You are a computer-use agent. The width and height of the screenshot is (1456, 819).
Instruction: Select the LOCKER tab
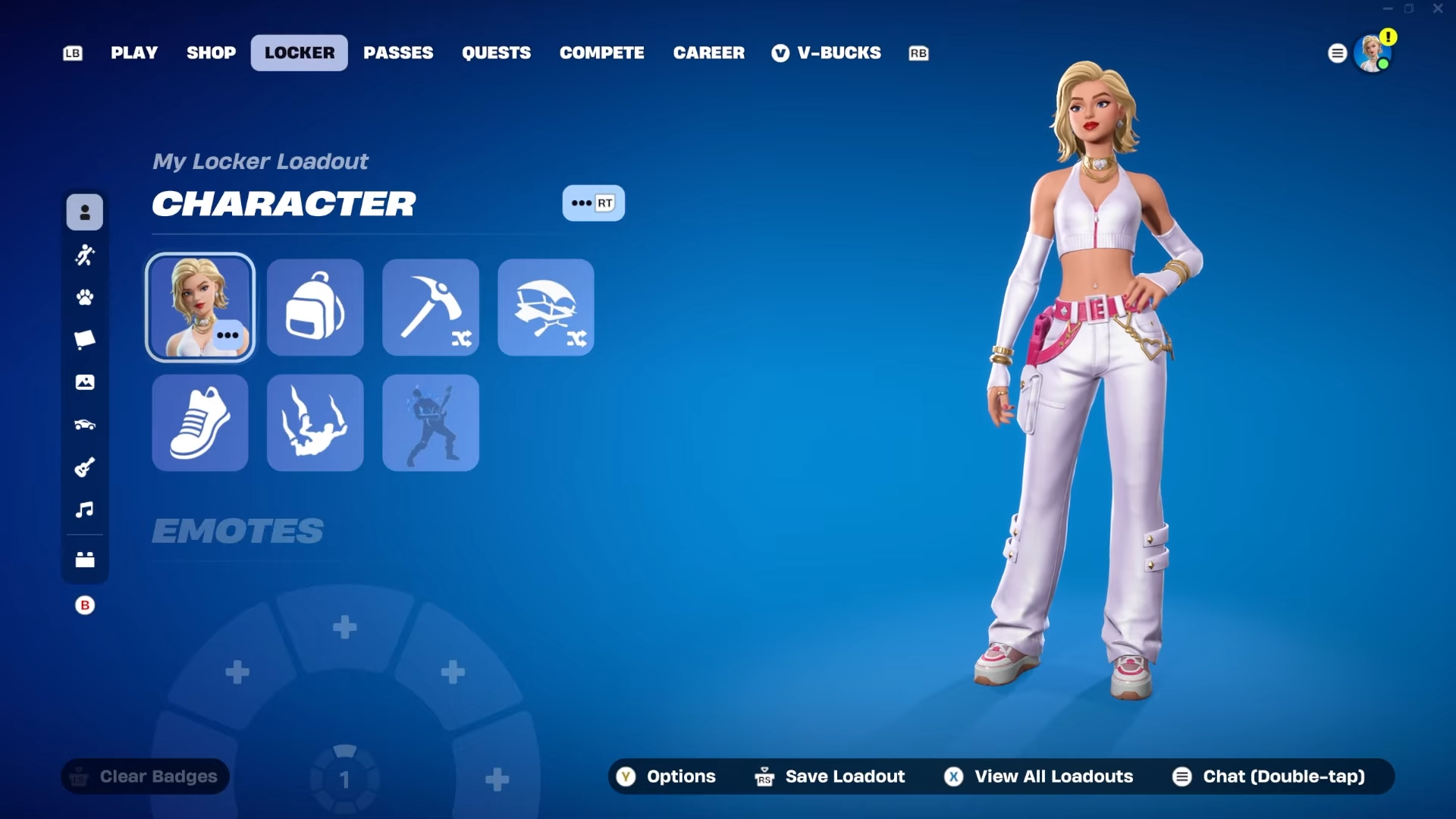click(300, 53)
